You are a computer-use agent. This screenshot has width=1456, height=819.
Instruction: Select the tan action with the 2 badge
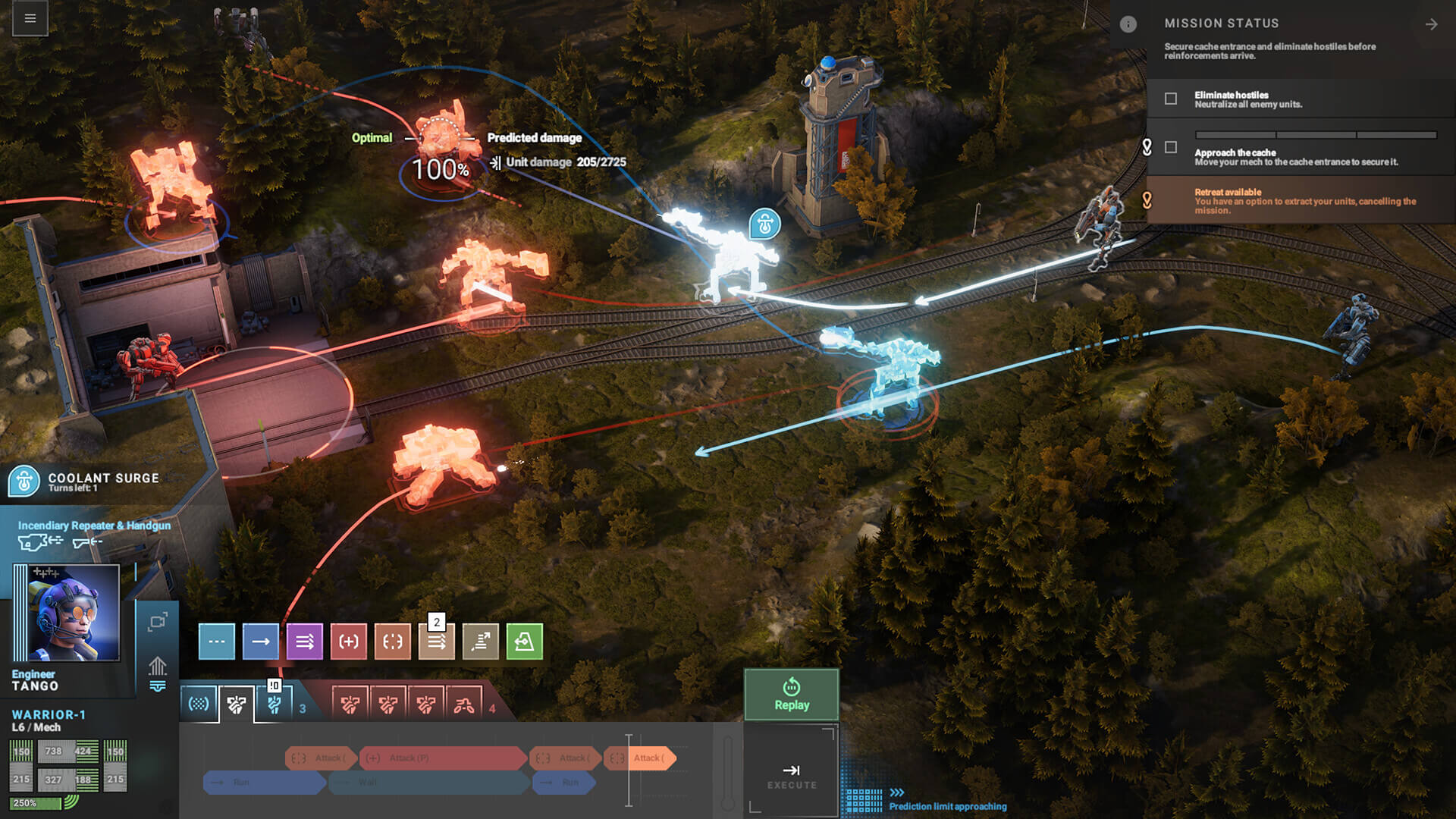(437, 642)
